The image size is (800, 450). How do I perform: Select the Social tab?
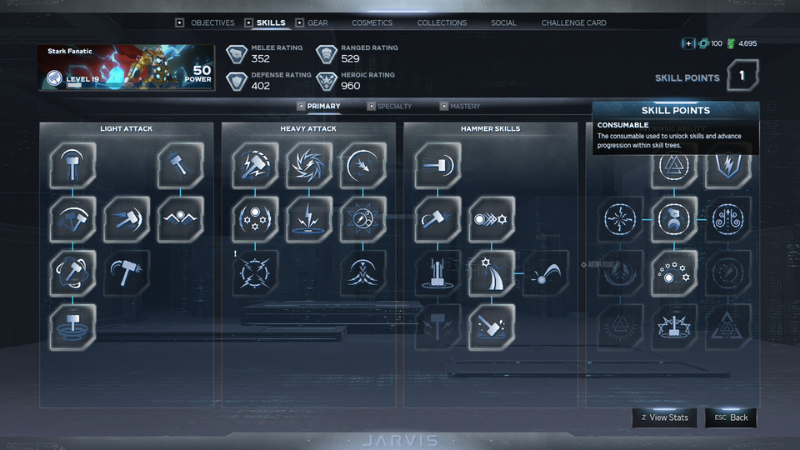[504, 23]
